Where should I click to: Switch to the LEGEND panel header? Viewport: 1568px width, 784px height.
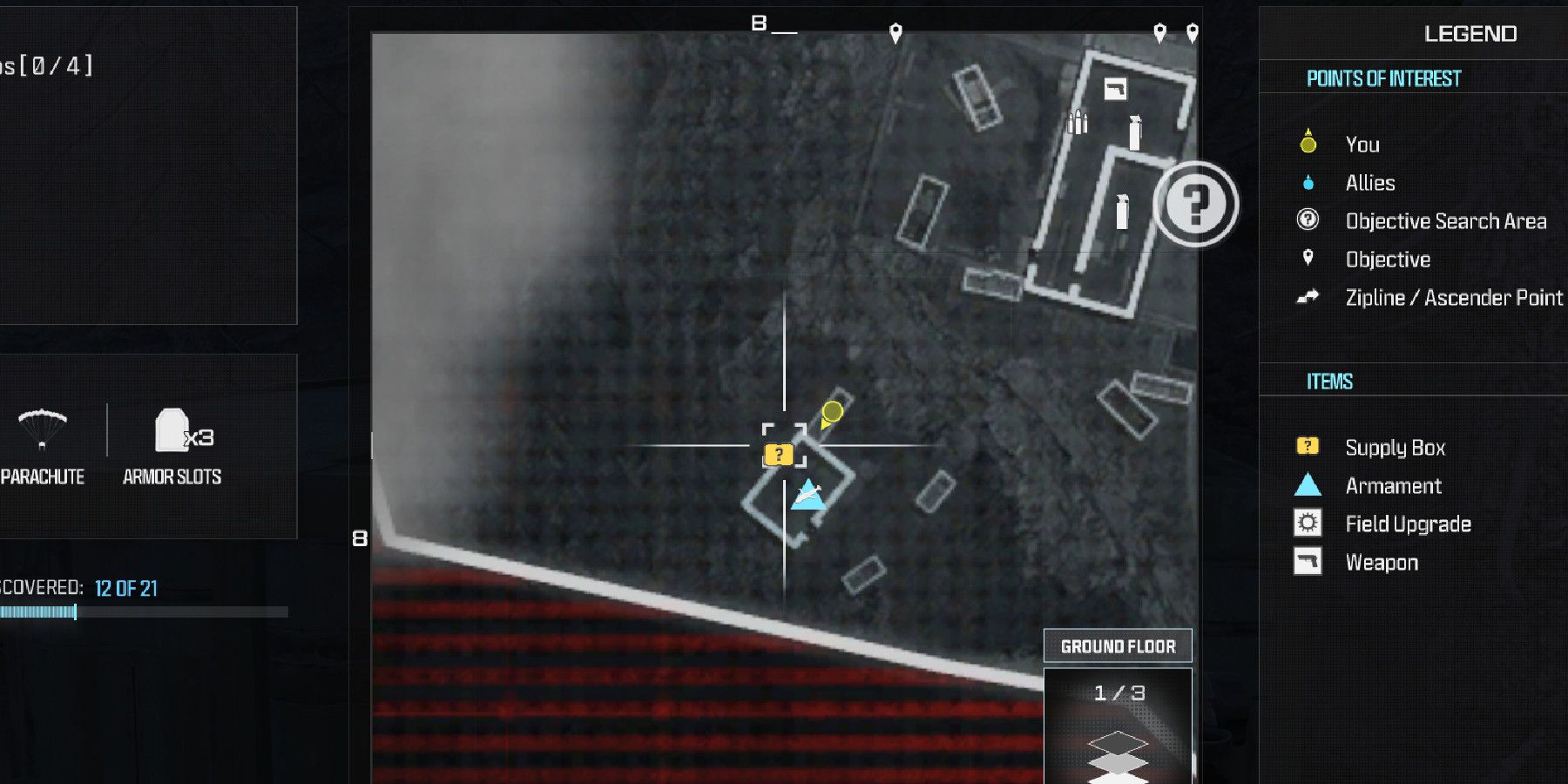tap(1470, 33)
